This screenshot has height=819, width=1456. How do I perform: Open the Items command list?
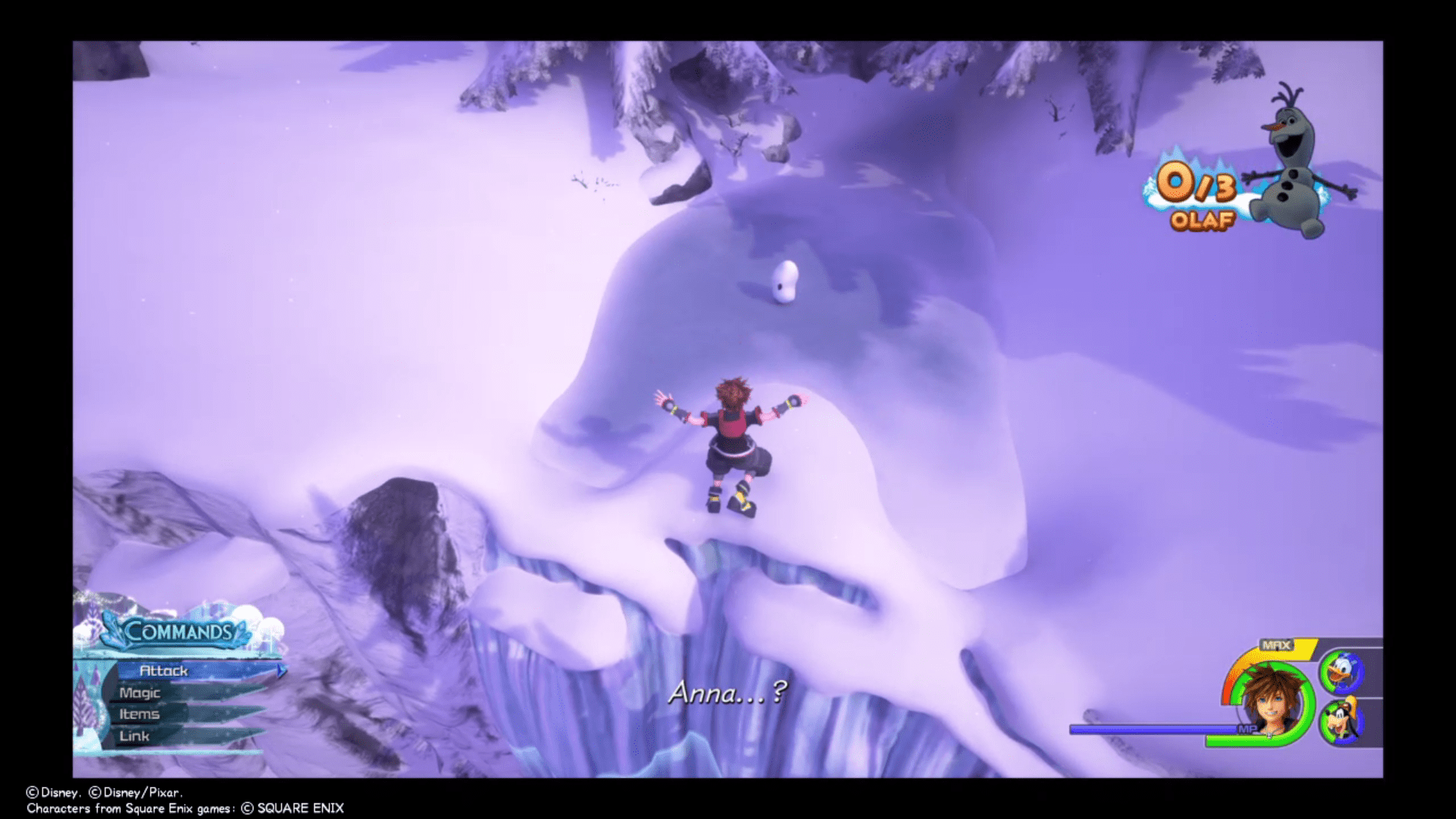(141, 714)
